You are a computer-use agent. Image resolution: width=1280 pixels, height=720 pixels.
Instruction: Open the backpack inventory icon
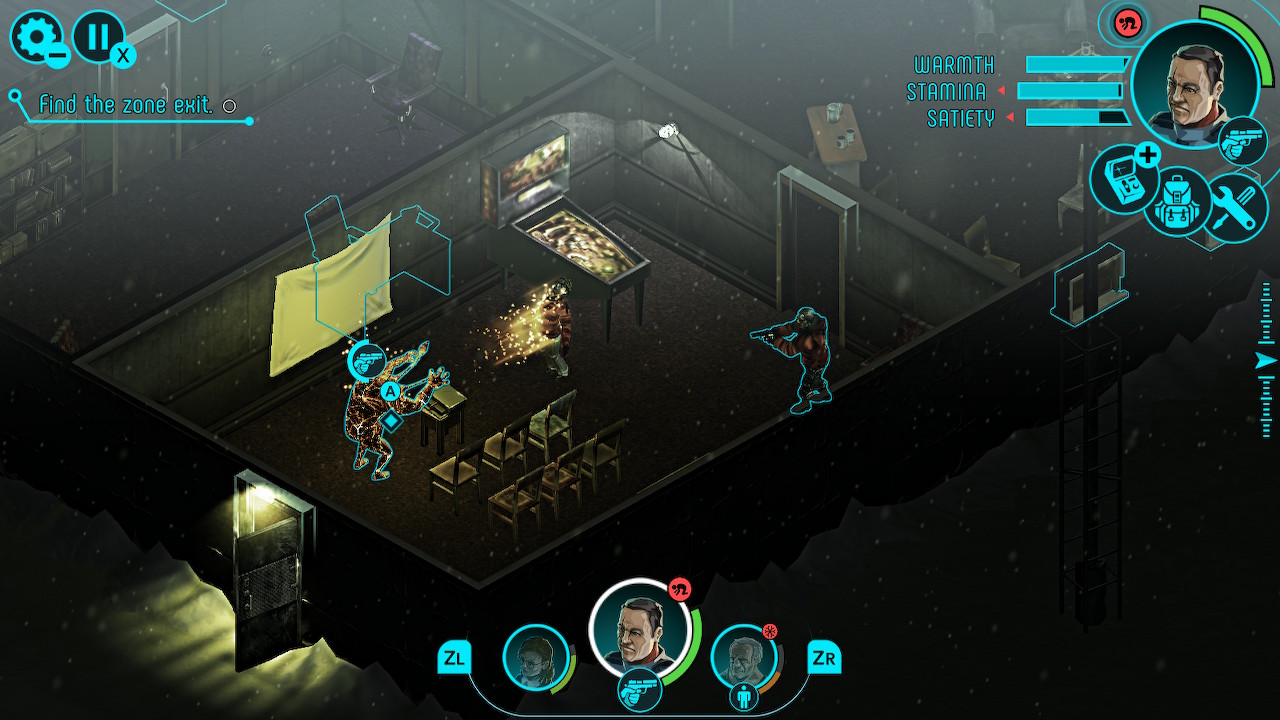[1178, 200]
